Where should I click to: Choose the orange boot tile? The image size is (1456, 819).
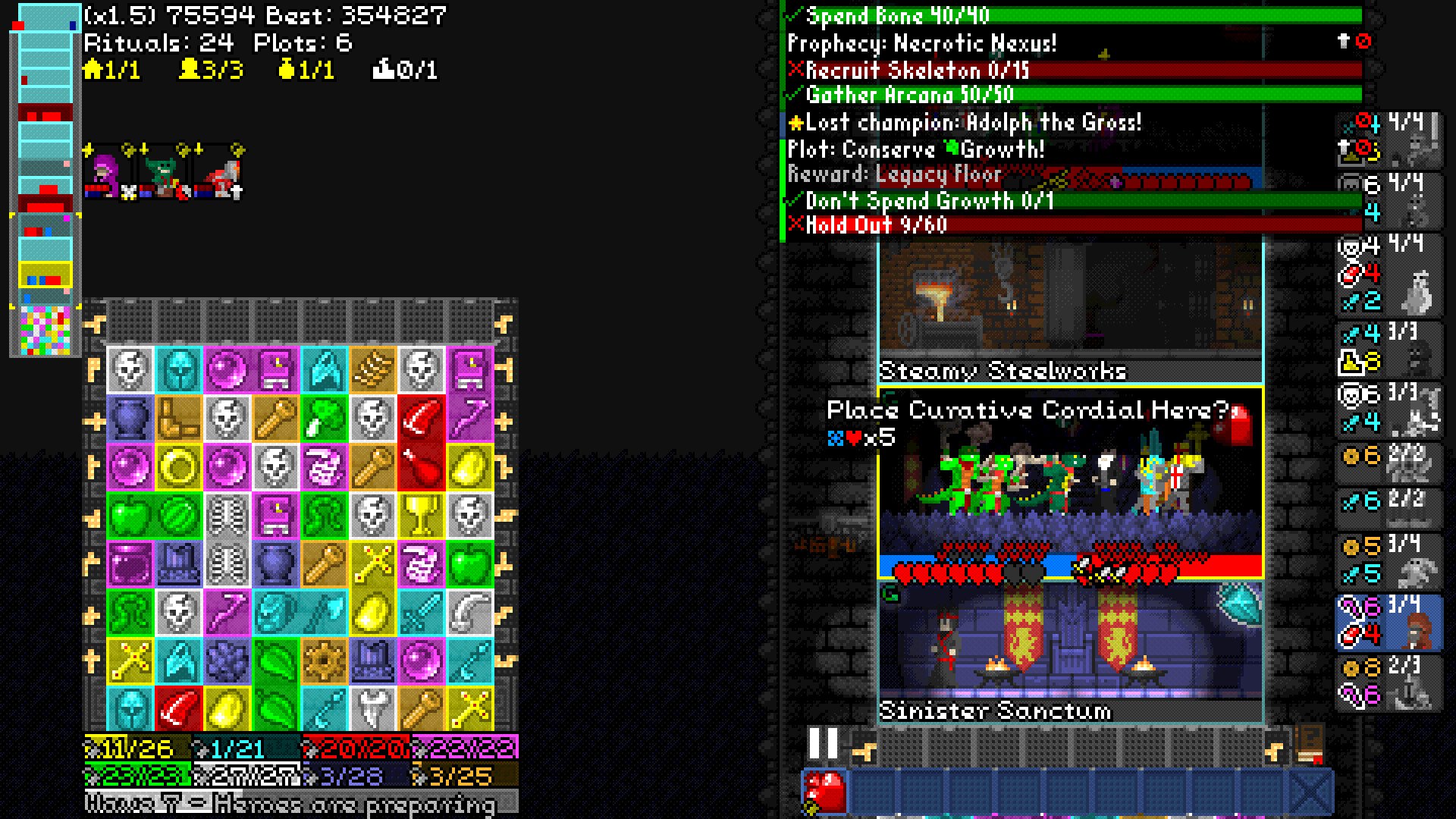click(179, 419)
